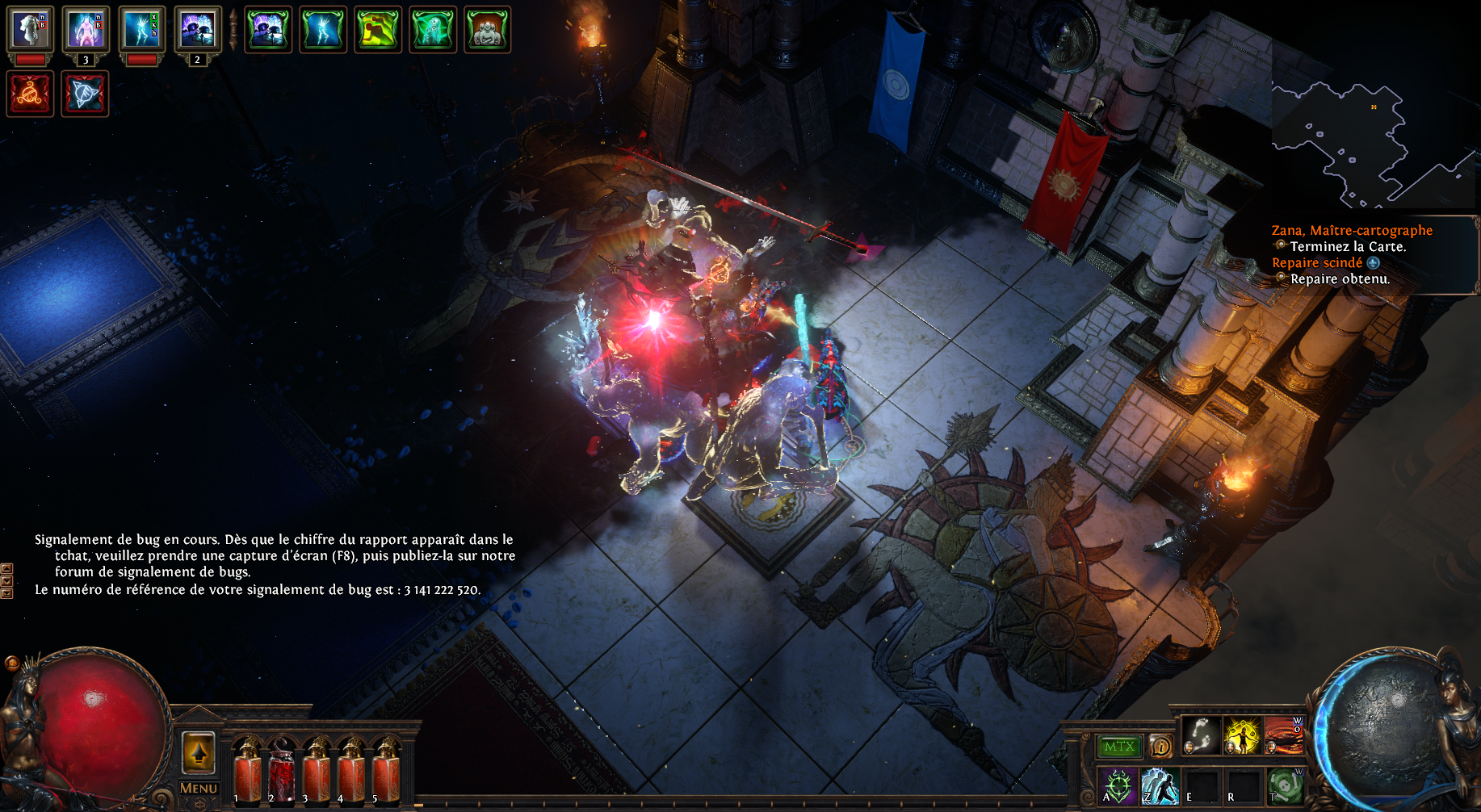The height and width of the screenshot is (812, 1481).
Task: Select the Zana, Maître-cartographe quest tracker
Action: pyautogui.click(x=1352, y=231)
